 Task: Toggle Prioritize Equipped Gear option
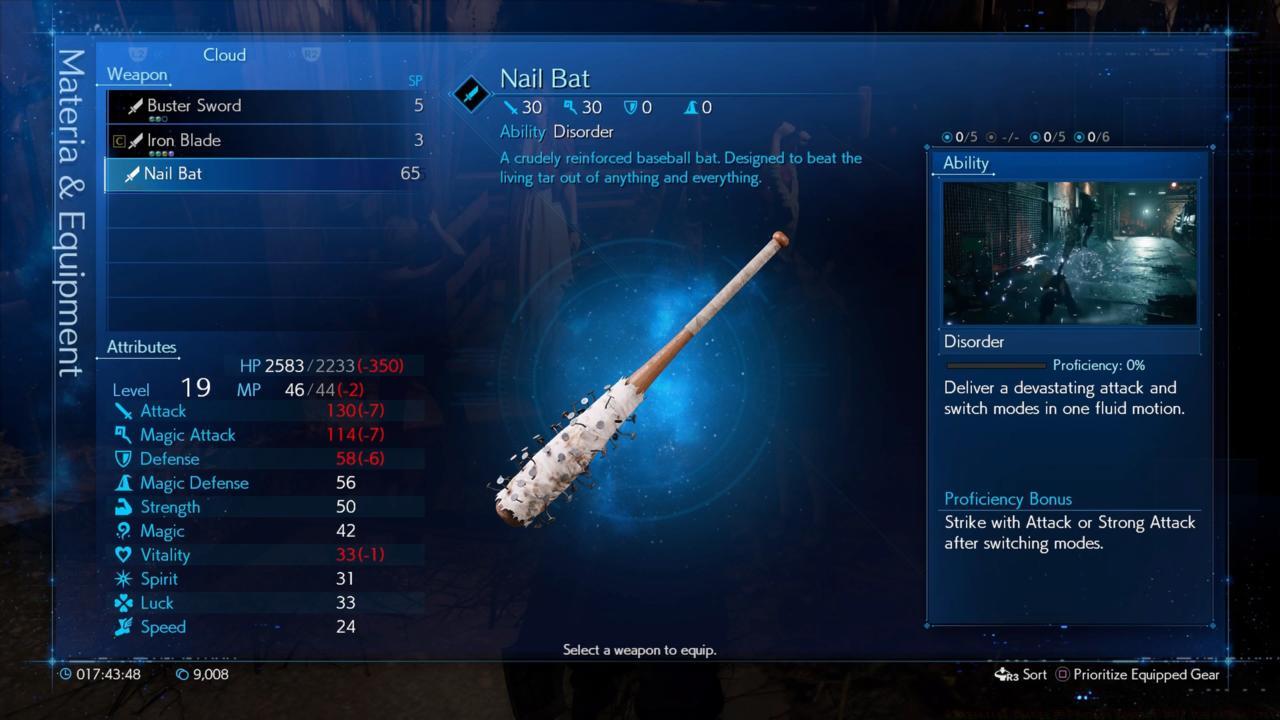[1140, 674]
